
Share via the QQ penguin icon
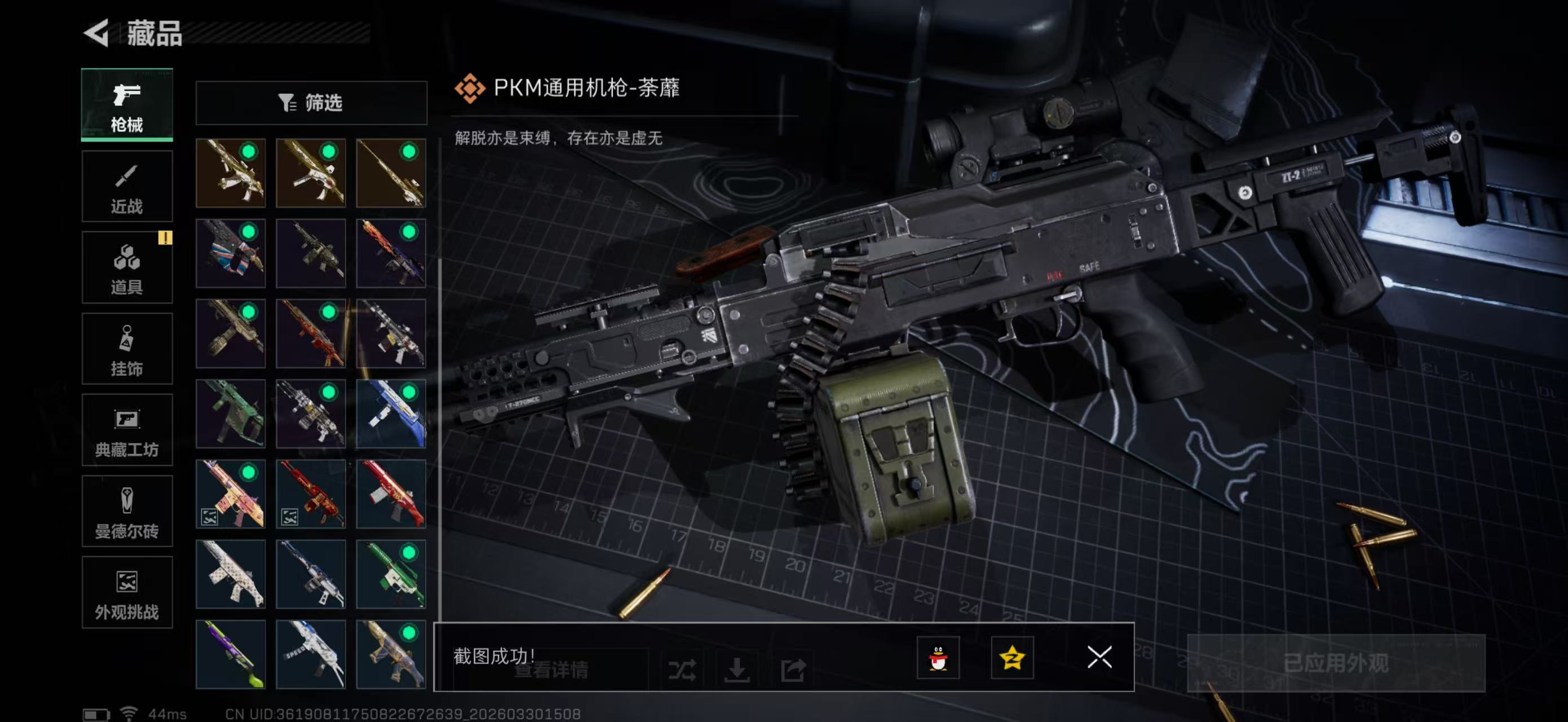(939, 659)
